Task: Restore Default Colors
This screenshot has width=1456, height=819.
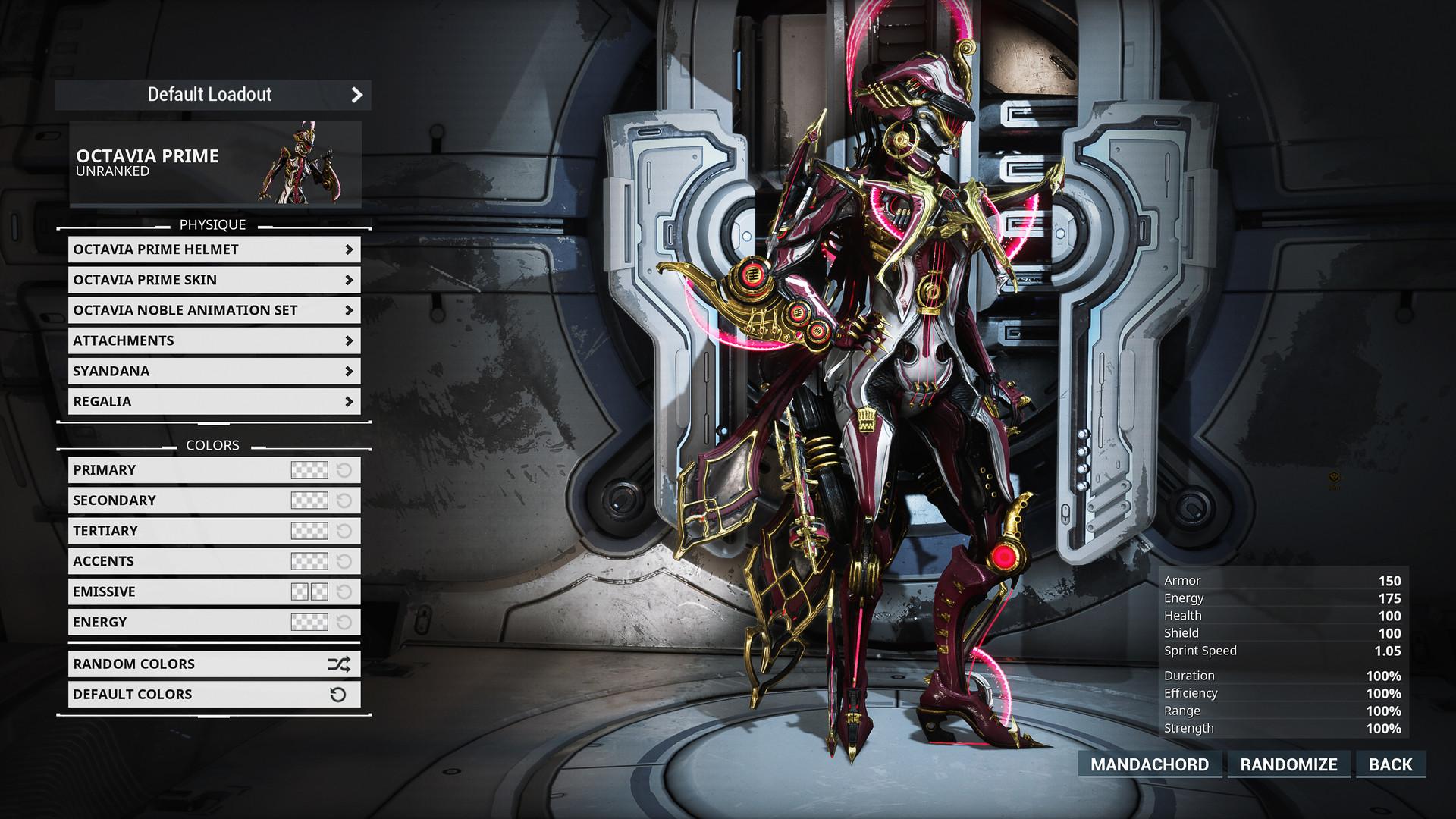Action: click(214, 695)
